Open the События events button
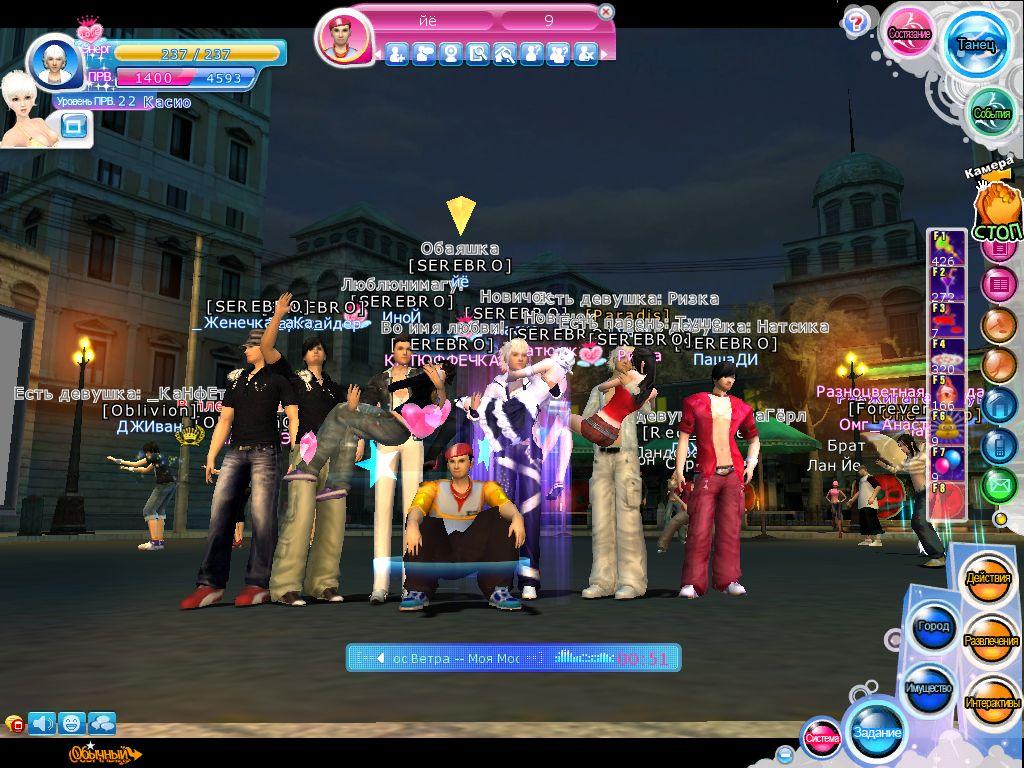This screenshot has height=768, width=1024. coord(992,113)
